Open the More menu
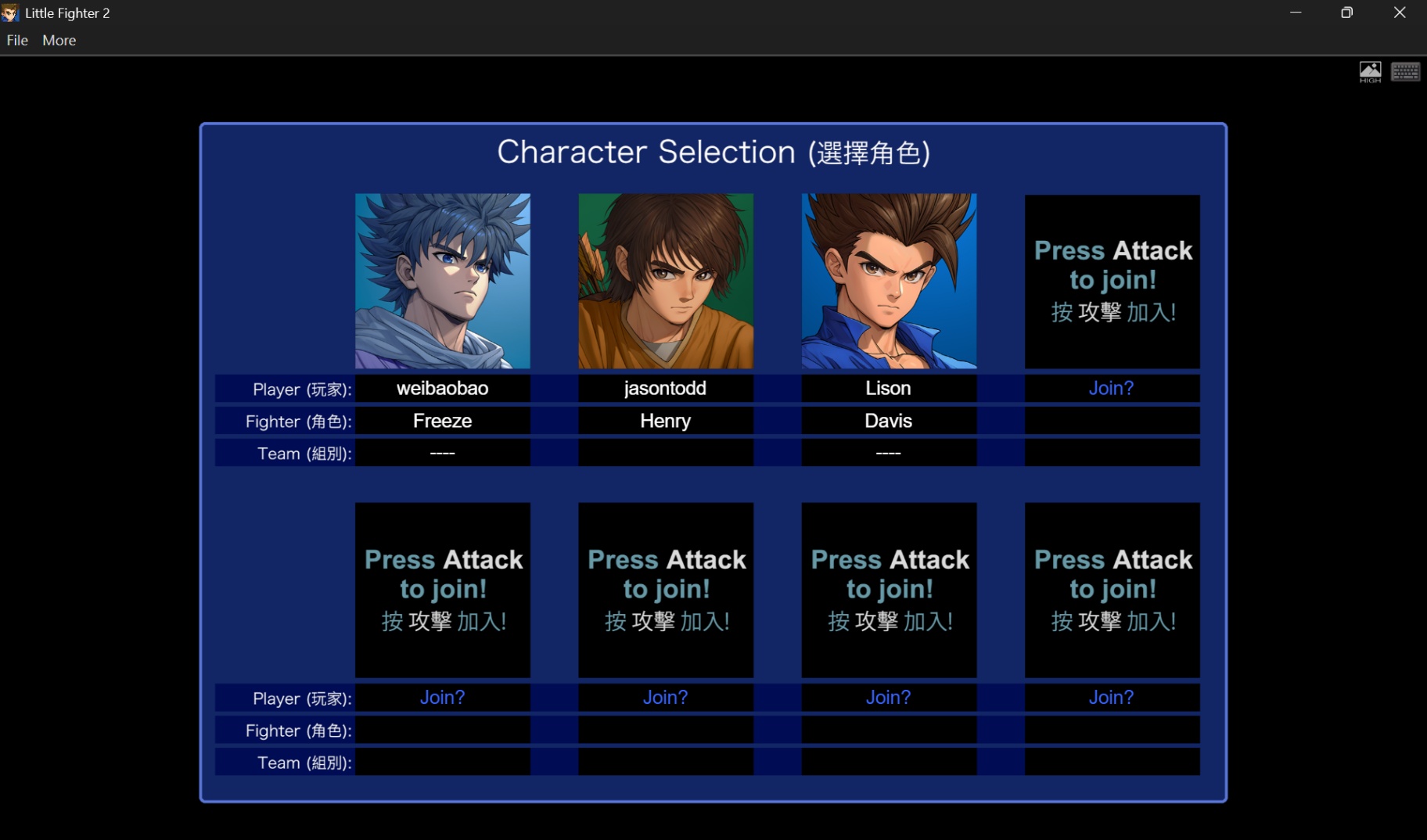Image resolution: width=1427 pixels, height=840 pixels. tap(58, 40)
